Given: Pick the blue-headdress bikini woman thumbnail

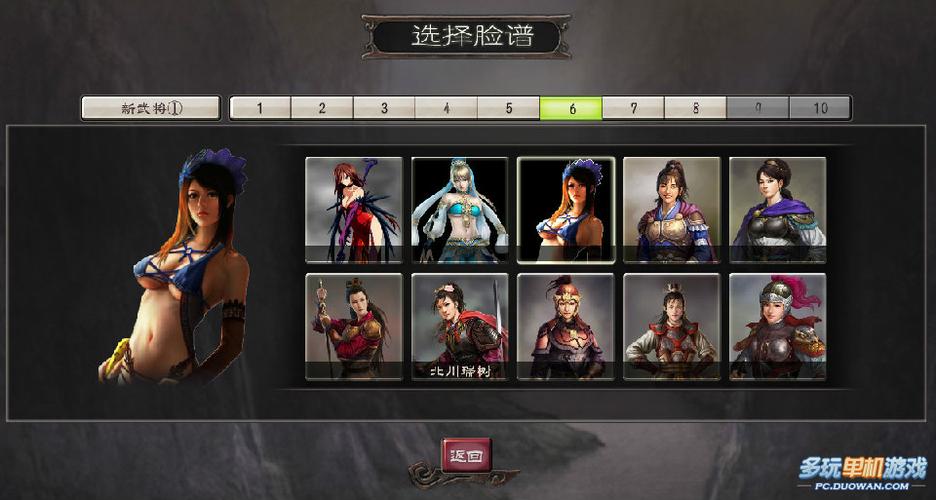Looking at the screenshot, I should tap(566, 210).
